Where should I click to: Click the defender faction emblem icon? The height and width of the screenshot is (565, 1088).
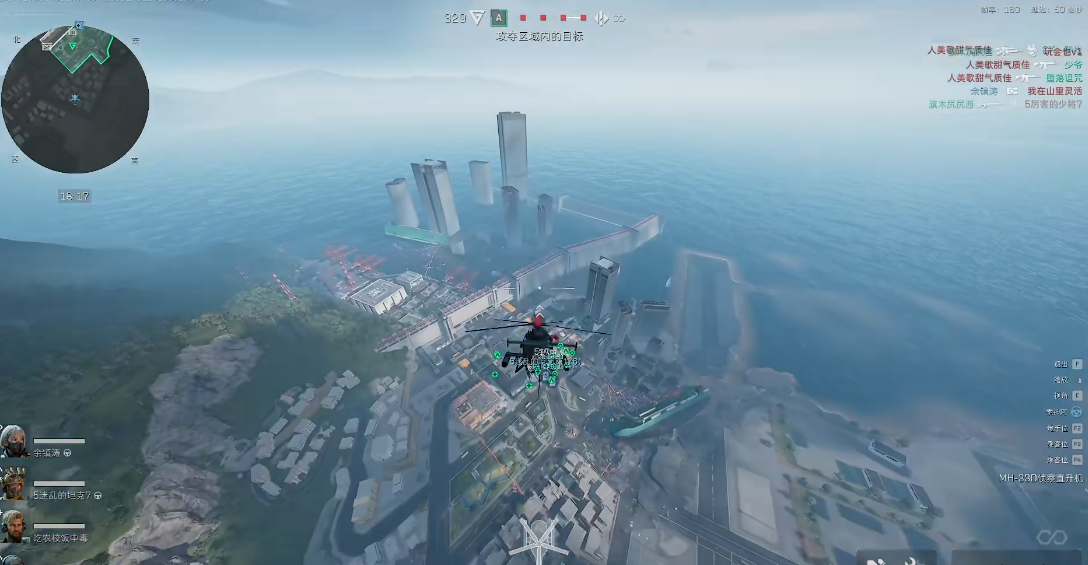[x=602, y=18]
